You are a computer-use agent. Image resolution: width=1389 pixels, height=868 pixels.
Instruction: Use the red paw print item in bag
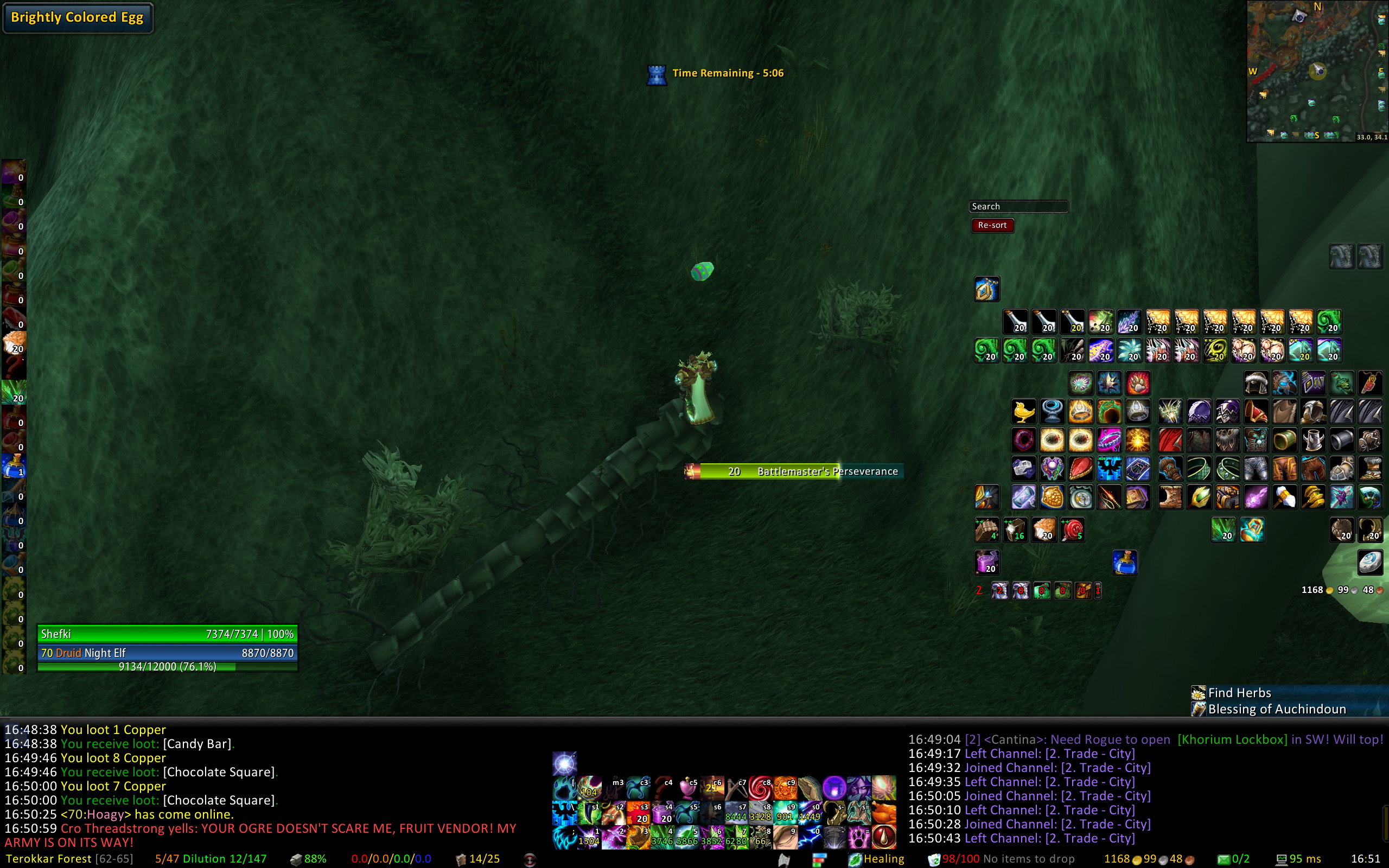[1138, 383]
